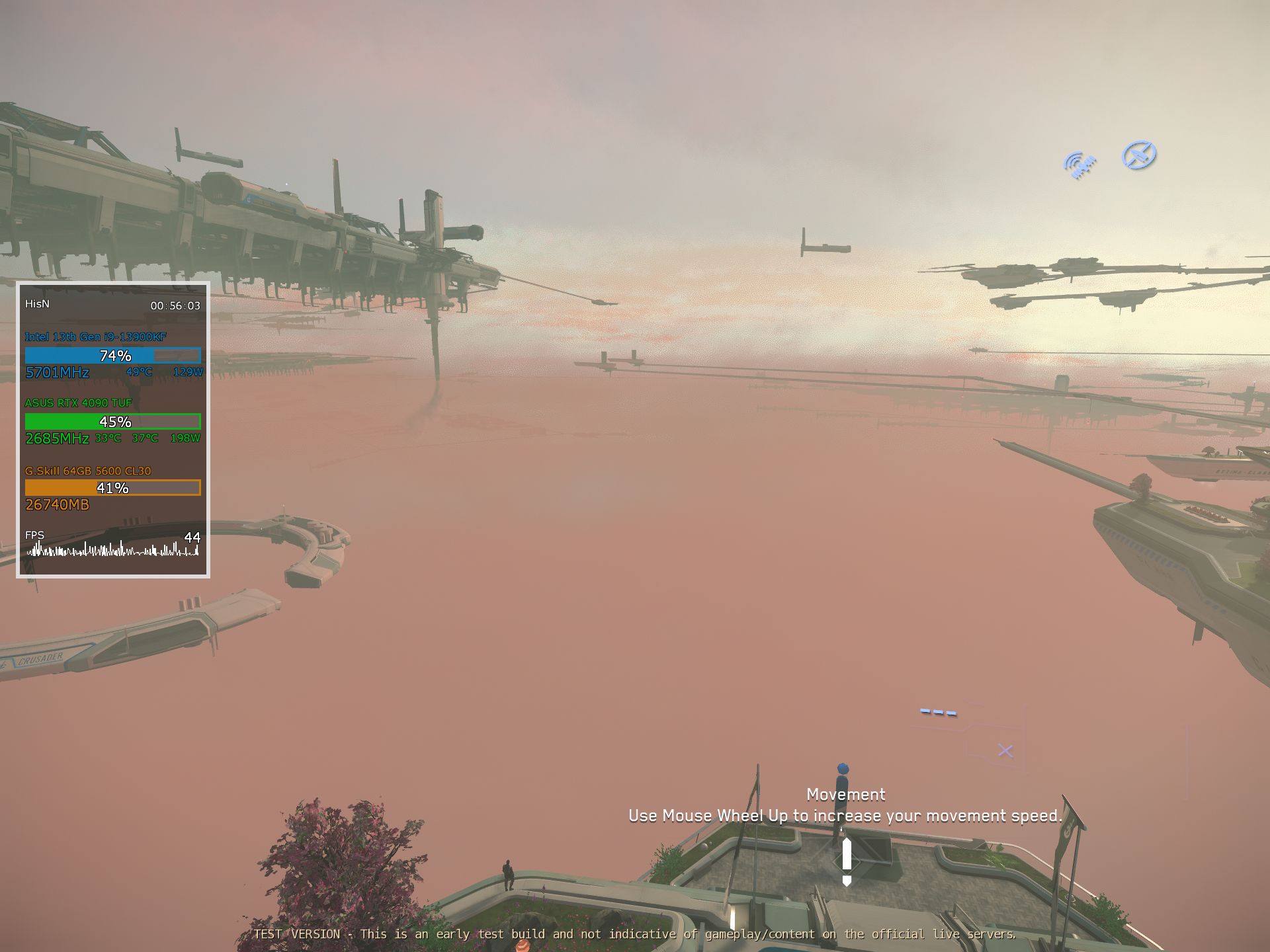Click the ASUS RTX 4090 TUF GPU label
Image resolution: width=1270 pixels, height=952 pixels.
(78, 403)
